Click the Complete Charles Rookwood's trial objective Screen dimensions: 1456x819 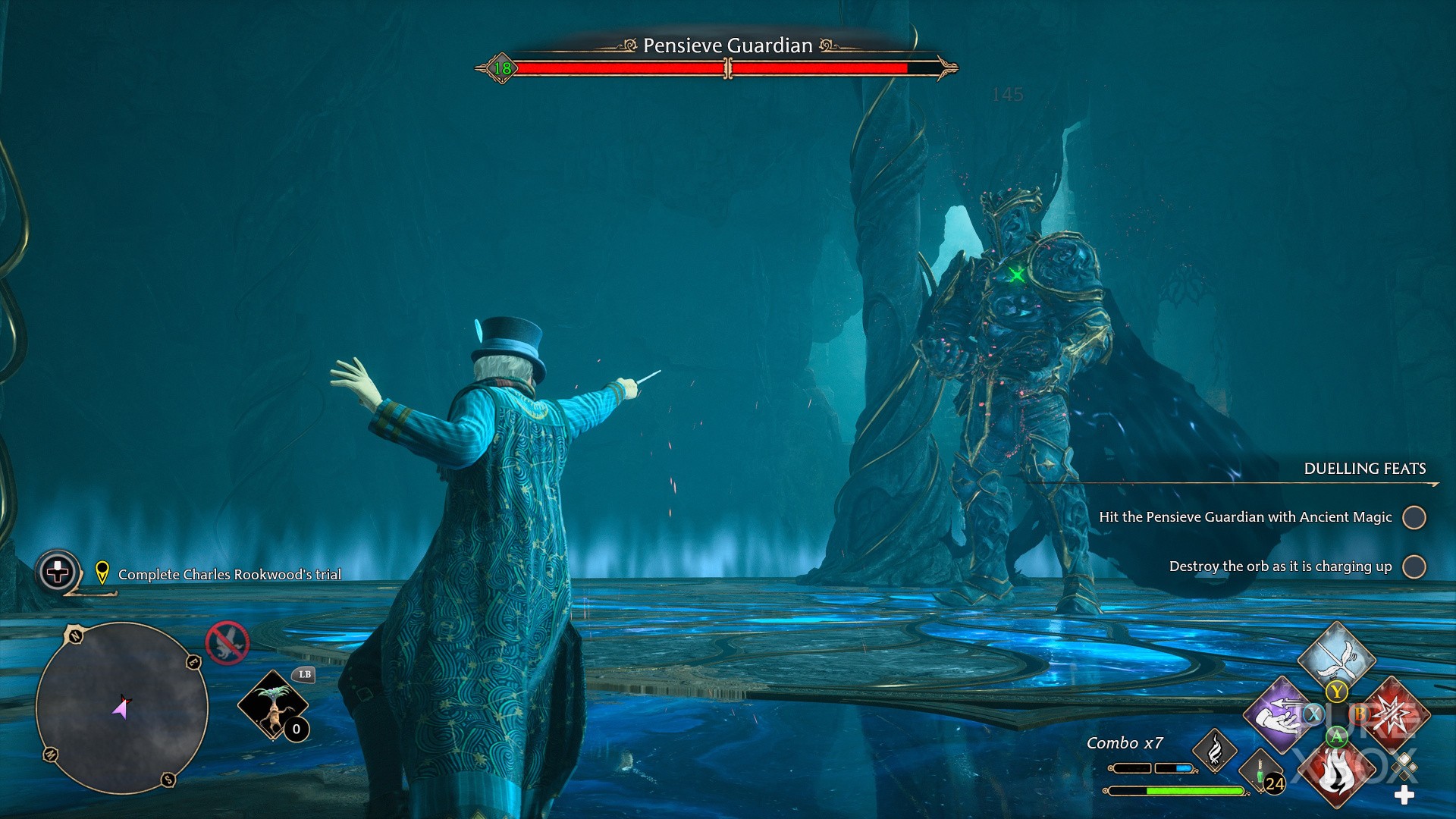click(229, 575)
